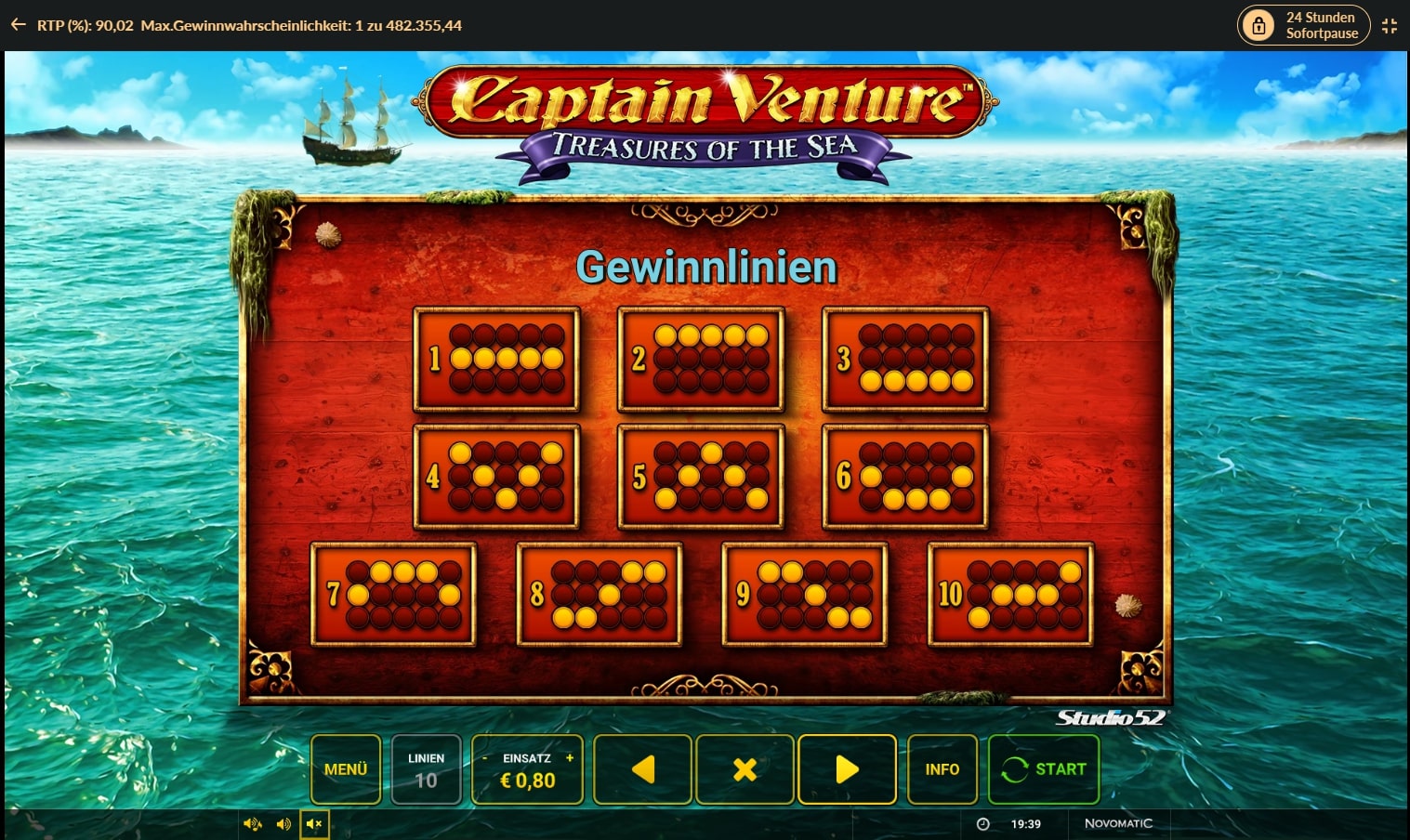Click the lock icon next to Sofortpause
This screenshot has height=840, width=1410.
(x=1259, y=25)
